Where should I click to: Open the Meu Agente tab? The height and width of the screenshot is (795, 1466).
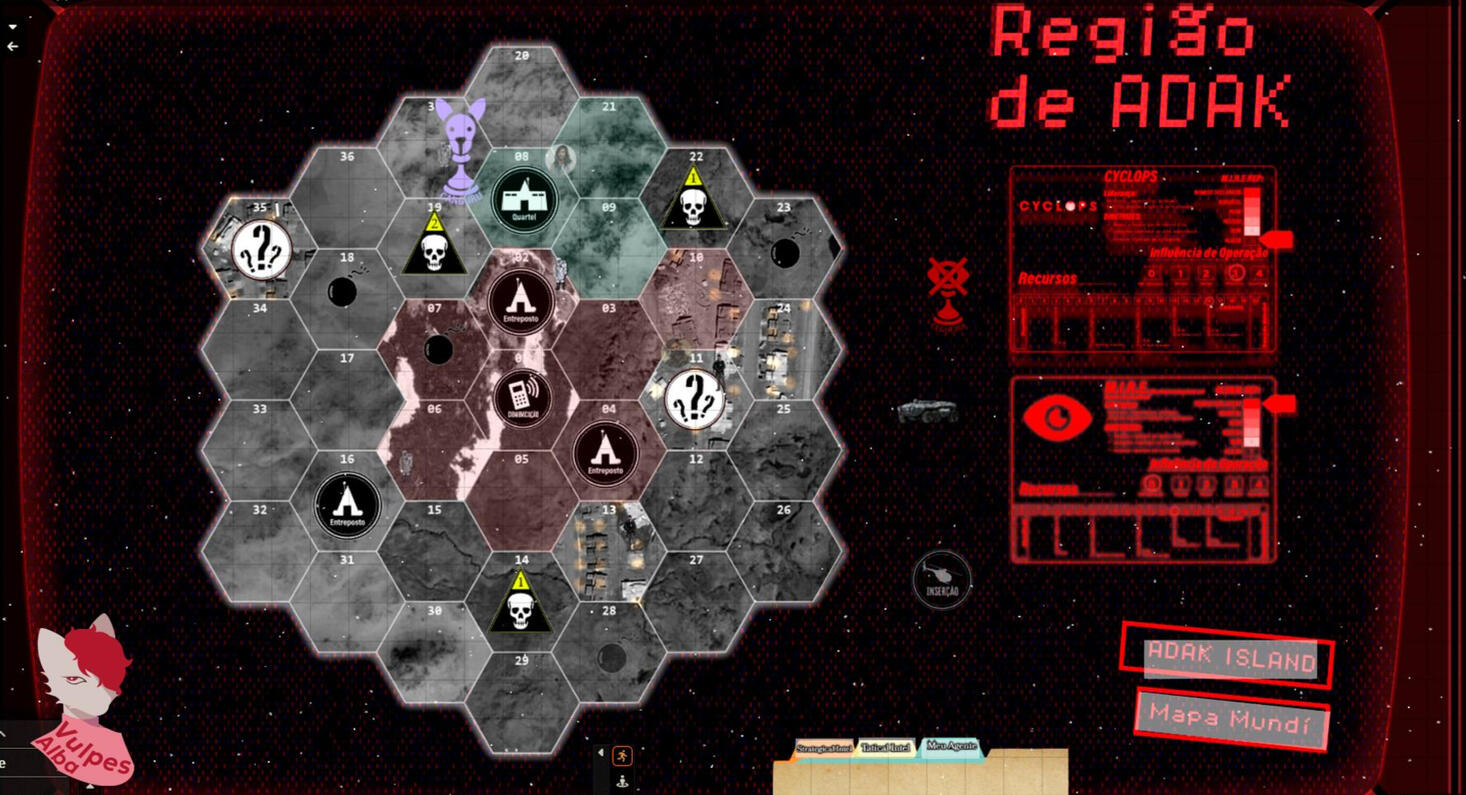(x=950, y=748)
